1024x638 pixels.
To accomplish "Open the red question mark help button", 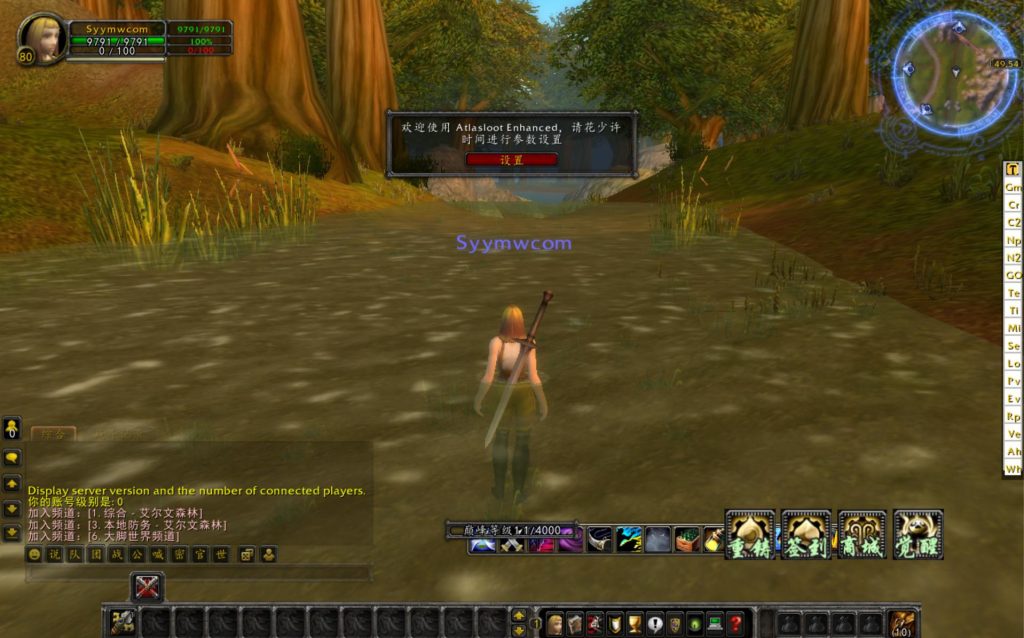I will click(x=735, y=624).
